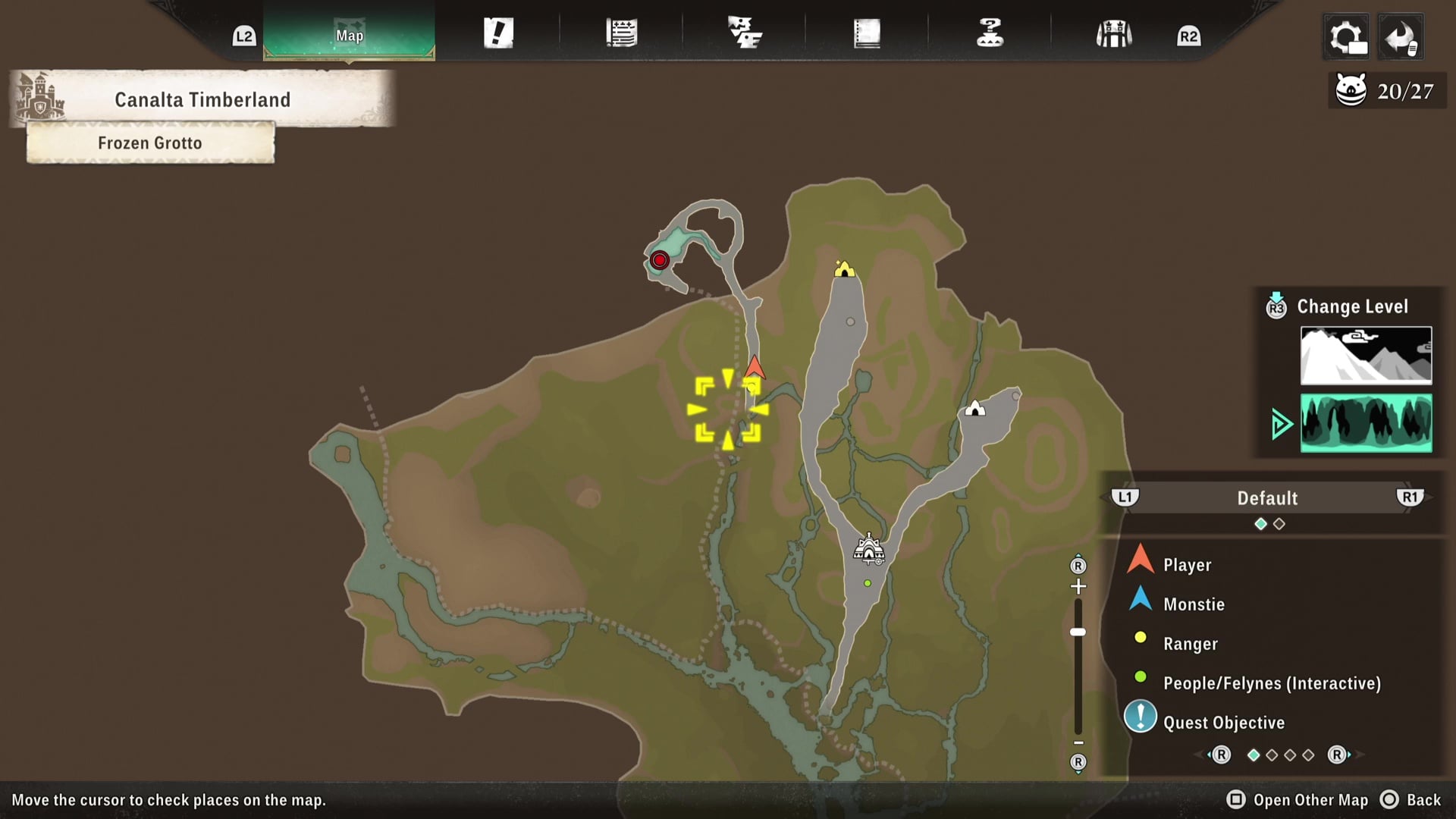Screen dimensions: 1456x819
Task: Select the monsters icon tab
Action: coord(744,33)
